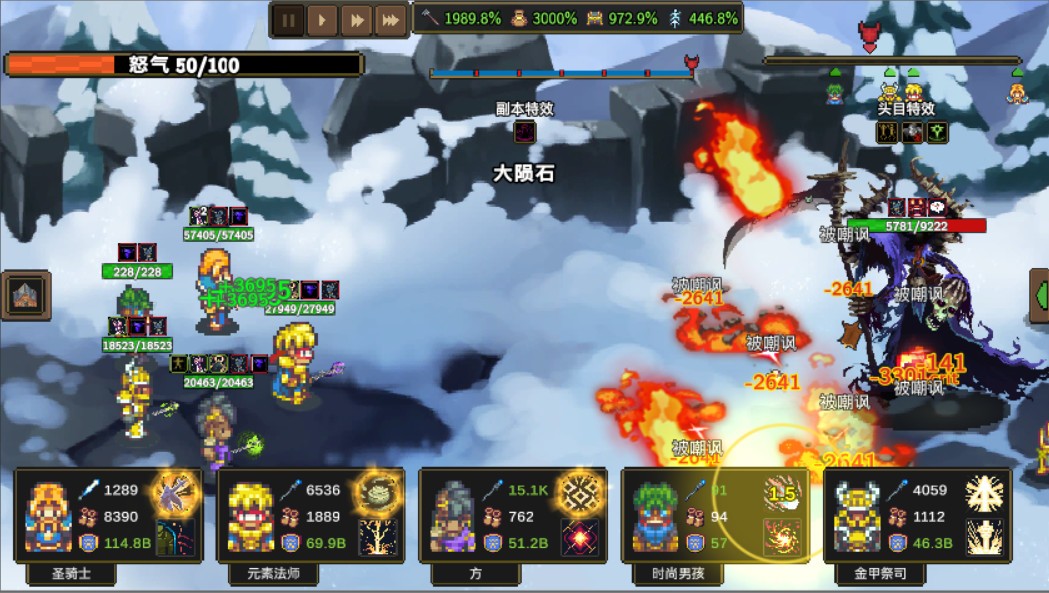Activate 方's glowing rune circle skill
The height and width of the screenshot is (593, 1049).
click(580, 493)
